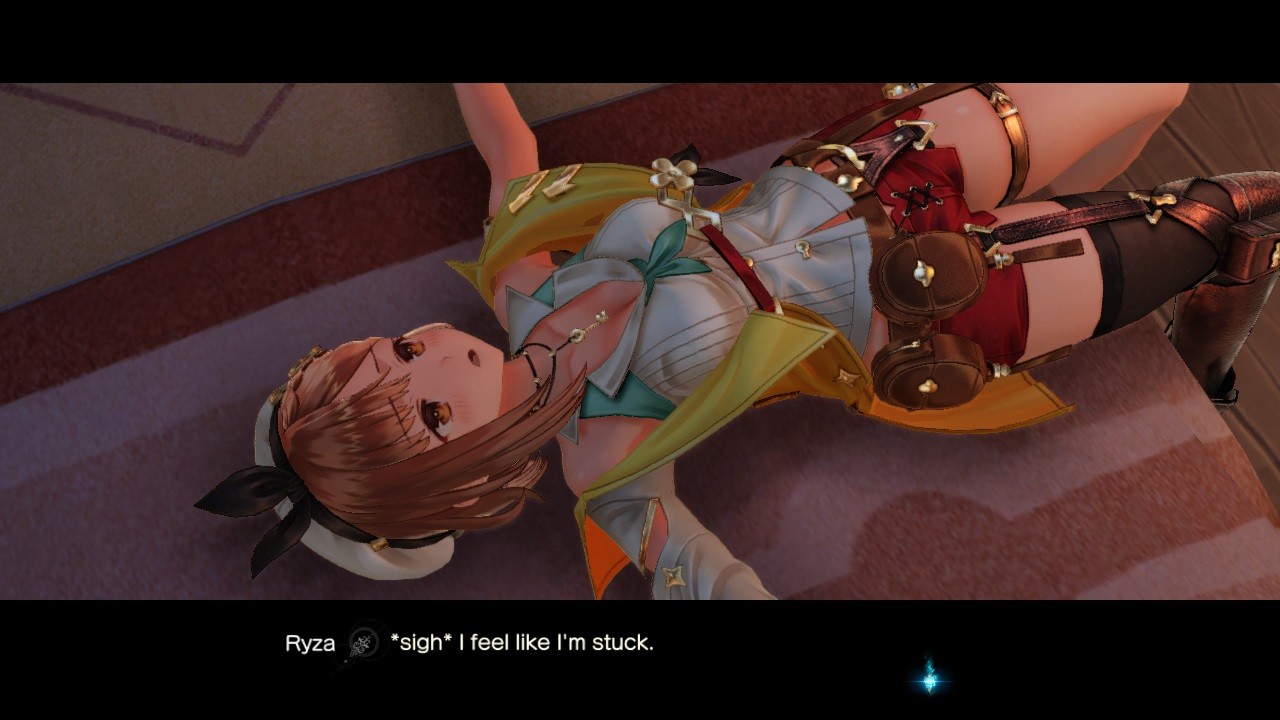Click the star ornament on Ryza's boot

(x=675, y=576)
